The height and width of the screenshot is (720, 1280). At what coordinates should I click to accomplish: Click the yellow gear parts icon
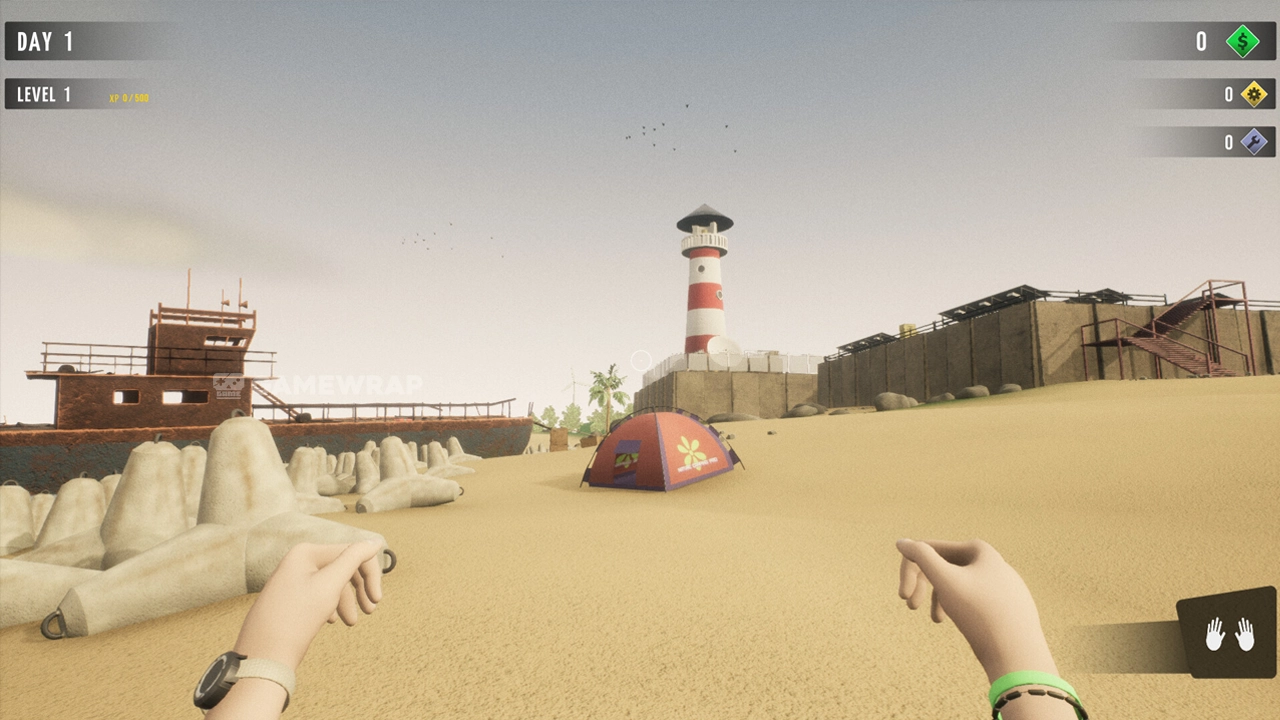[x=1253, y=94]
